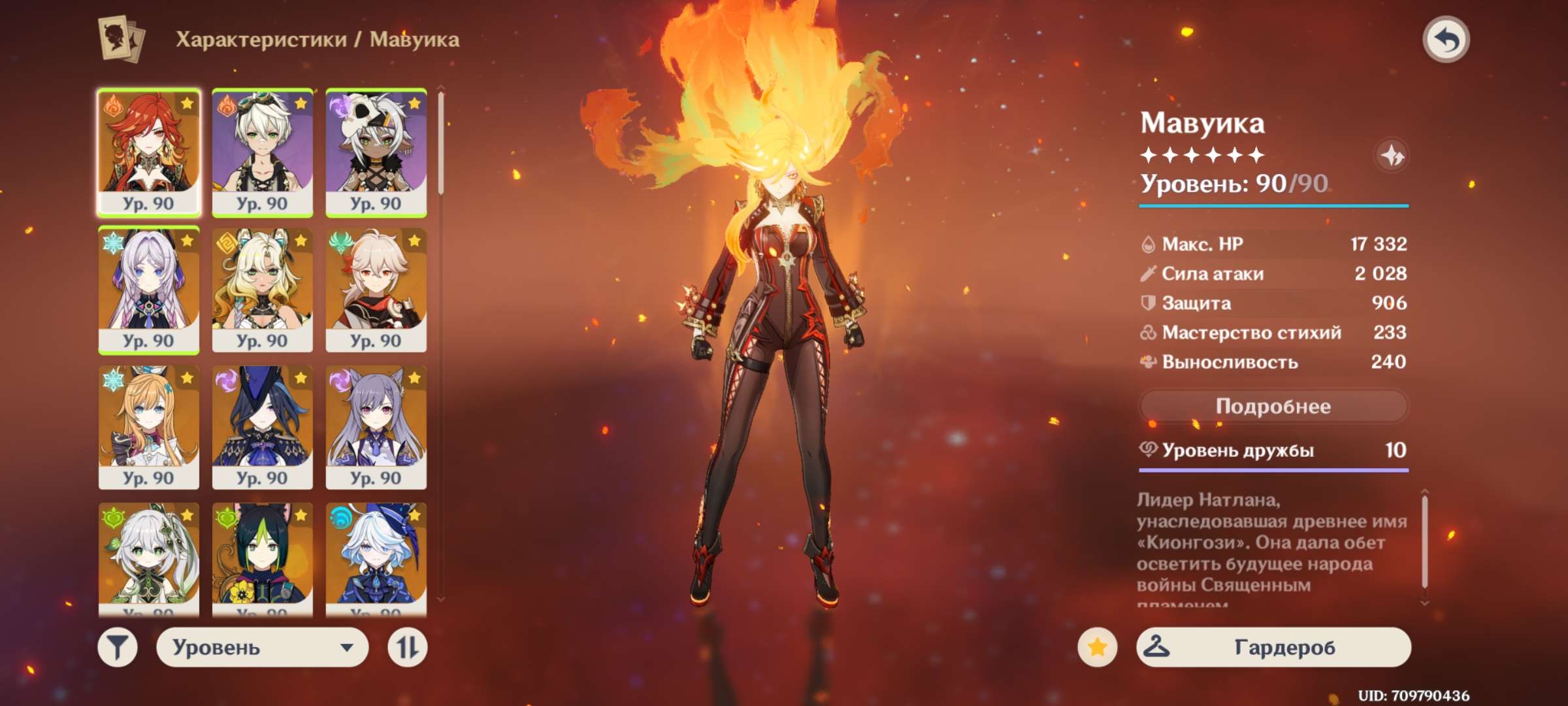Open the character filter funnel
Screen dimensions: 1568x706
point(118,647)
